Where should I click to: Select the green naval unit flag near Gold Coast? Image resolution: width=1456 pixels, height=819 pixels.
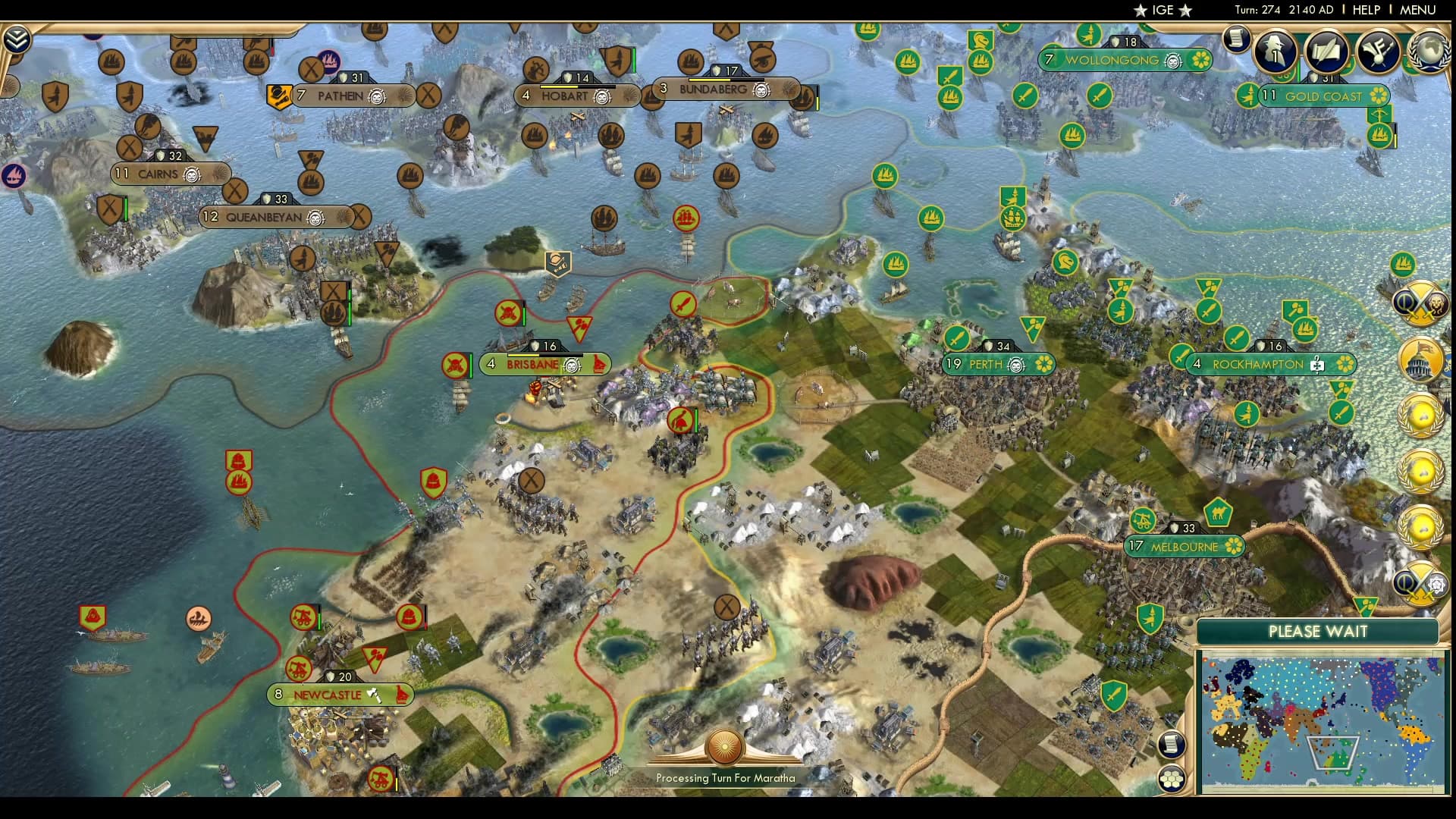point(1379,136)
